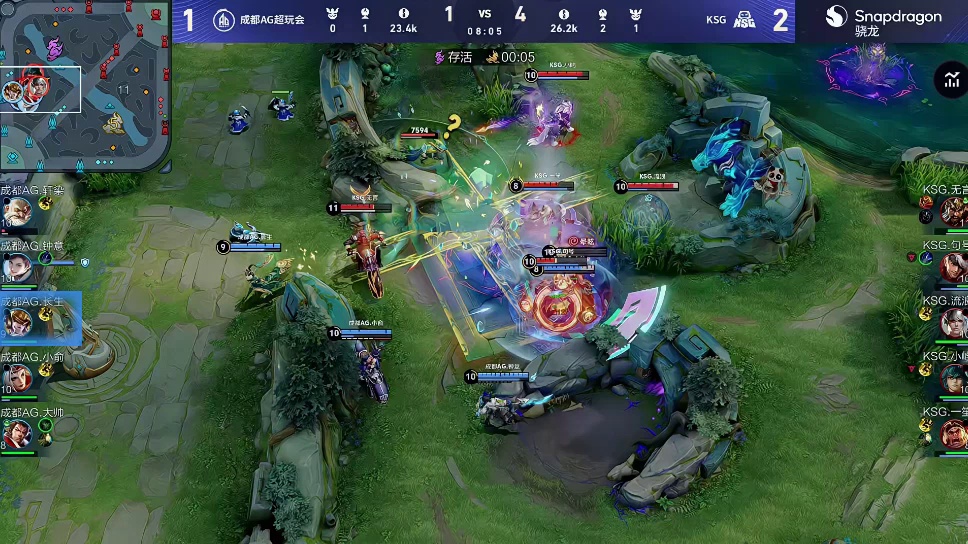Open the stats chart panel button

[x=949, y=81]
